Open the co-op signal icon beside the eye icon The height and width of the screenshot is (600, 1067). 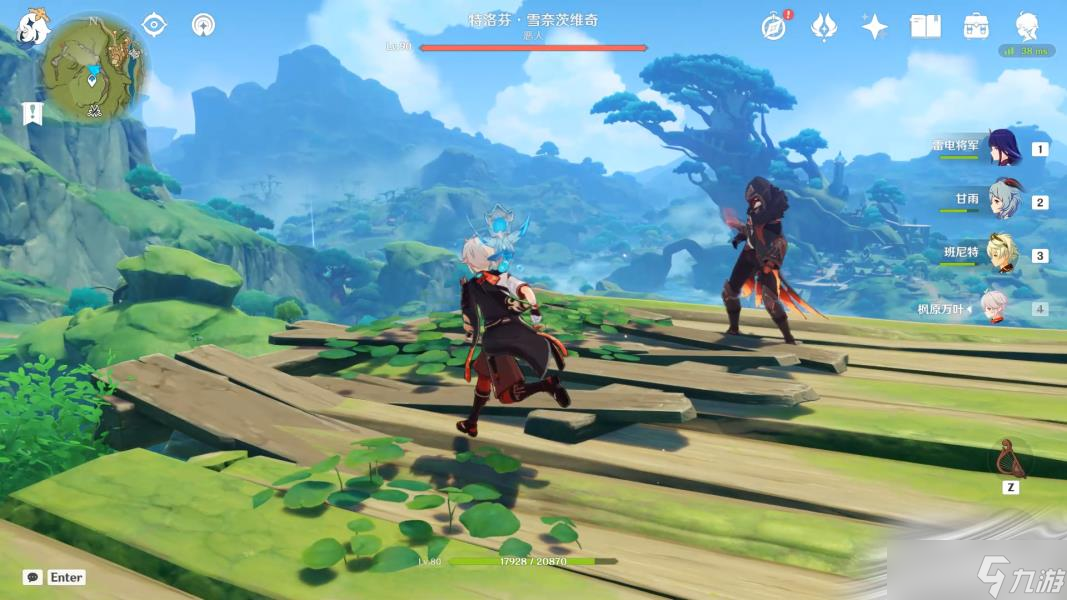point(203,25)
